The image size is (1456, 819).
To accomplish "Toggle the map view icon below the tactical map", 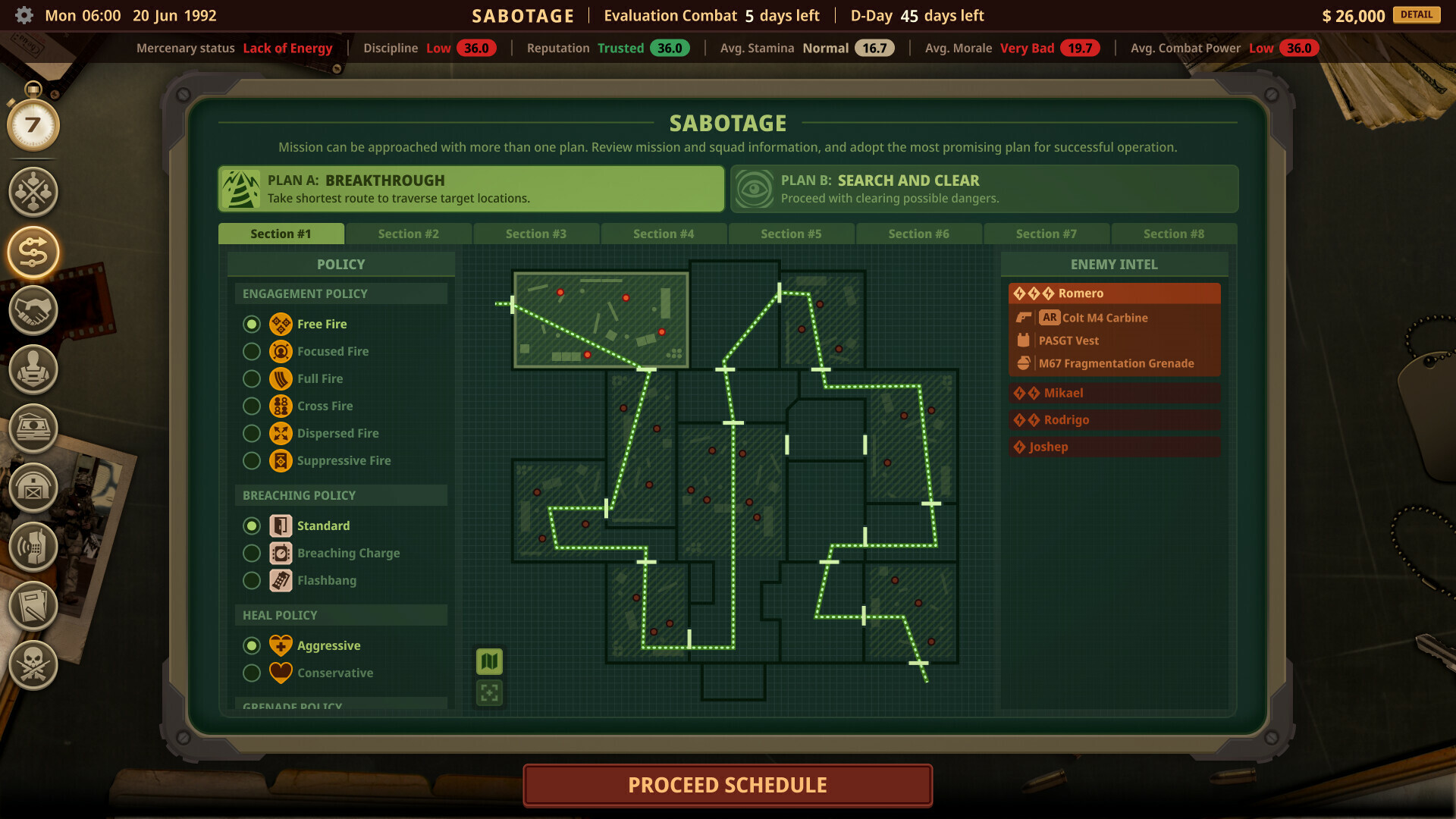I will 489,661.
